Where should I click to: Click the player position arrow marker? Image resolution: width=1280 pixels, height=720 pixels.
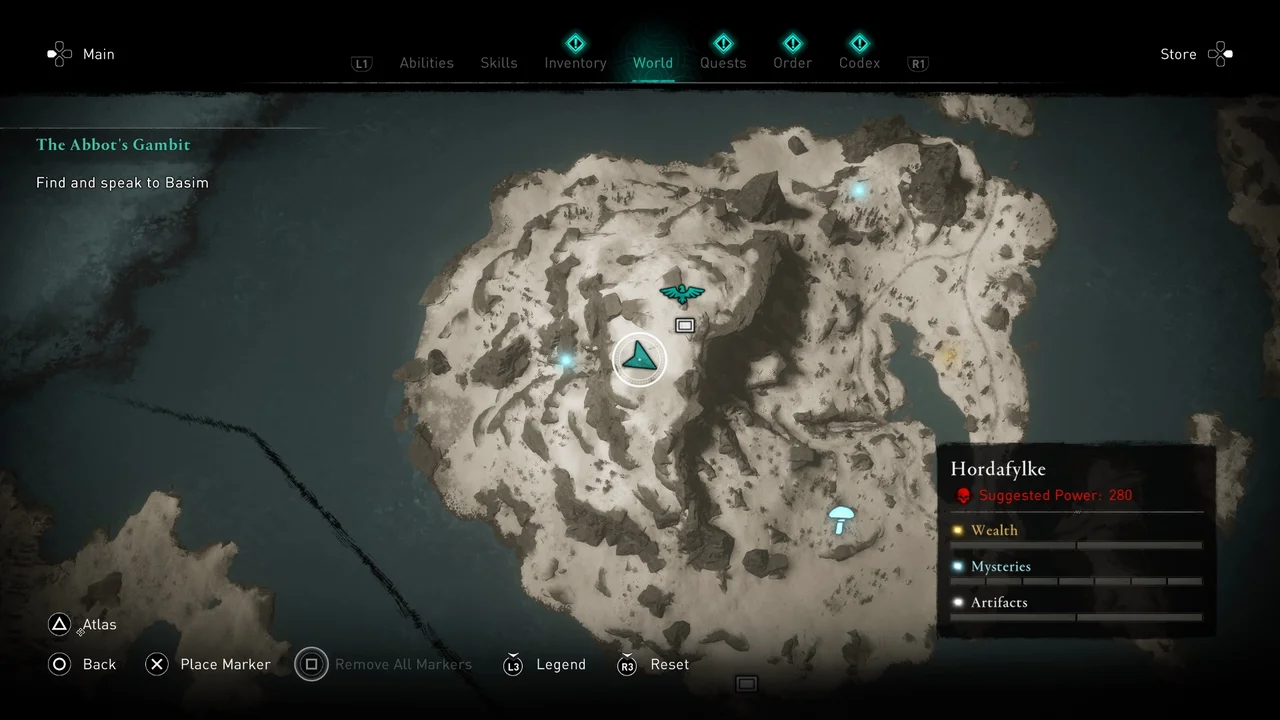pyautogui.click(x=639, y=358)
